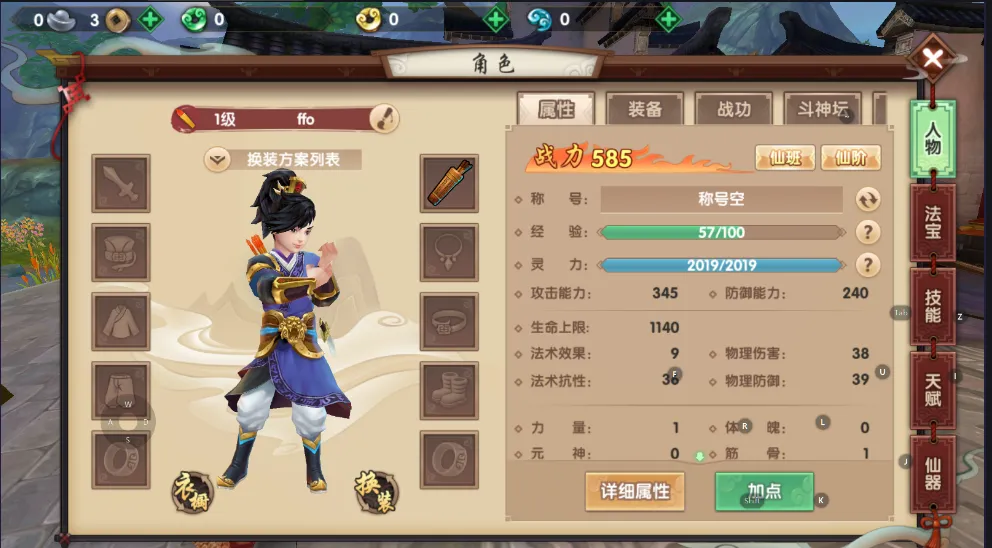Show the 战功 tab
The width and height of the screenshot is (992, 548).
point(733,110)
